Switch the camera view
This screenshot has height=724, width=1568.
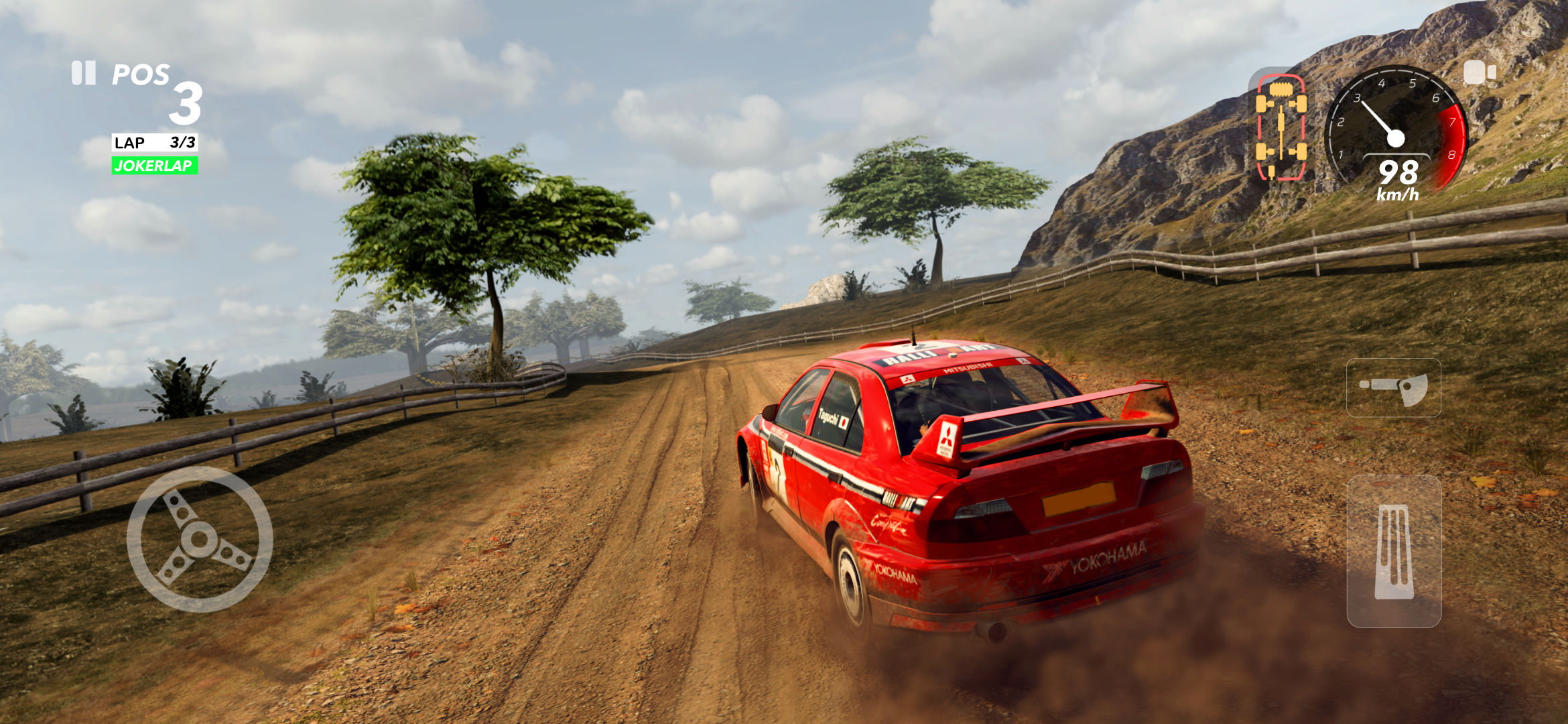click(x=1479, y=73)
